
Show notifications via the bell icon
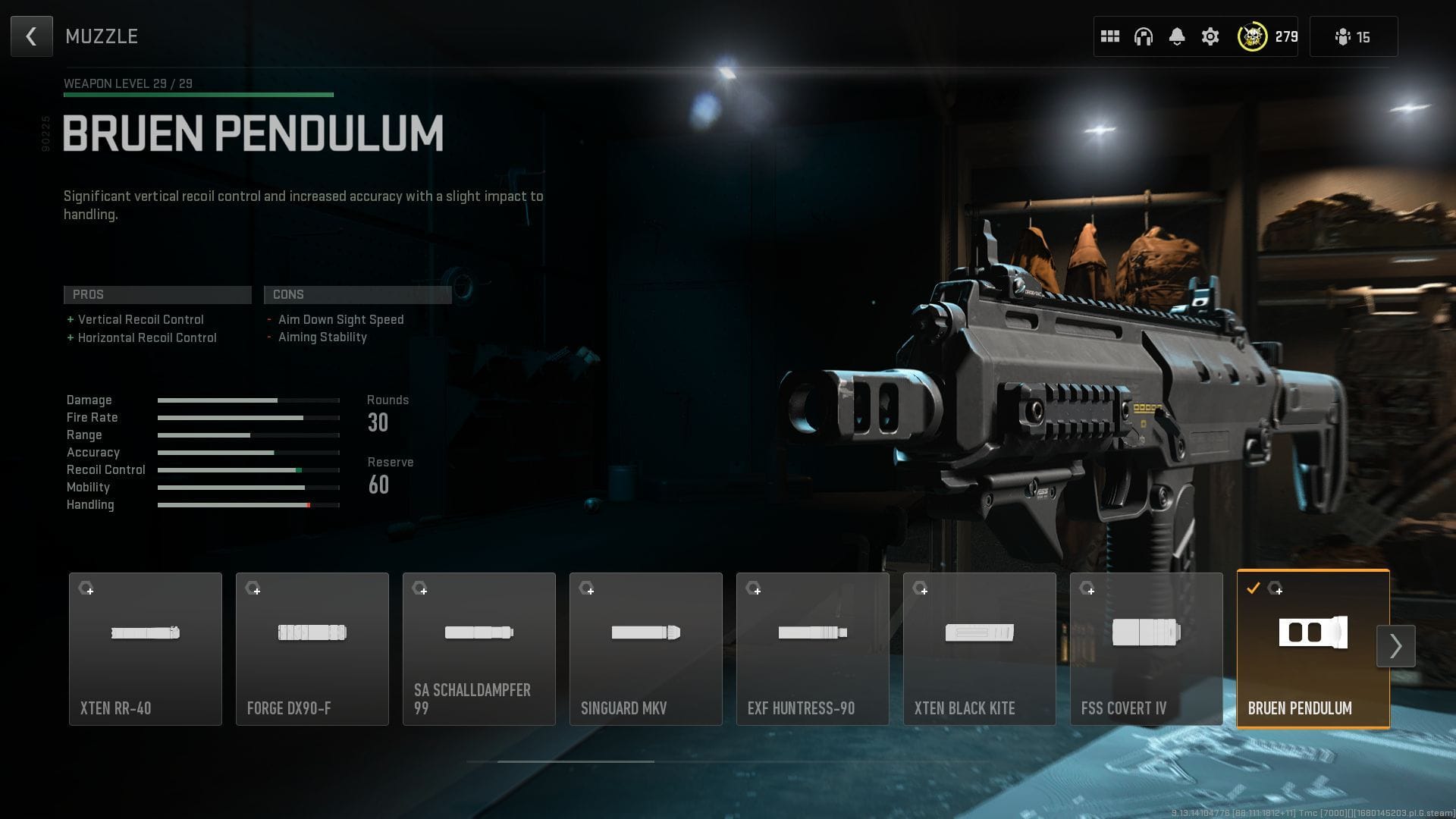1177,36
